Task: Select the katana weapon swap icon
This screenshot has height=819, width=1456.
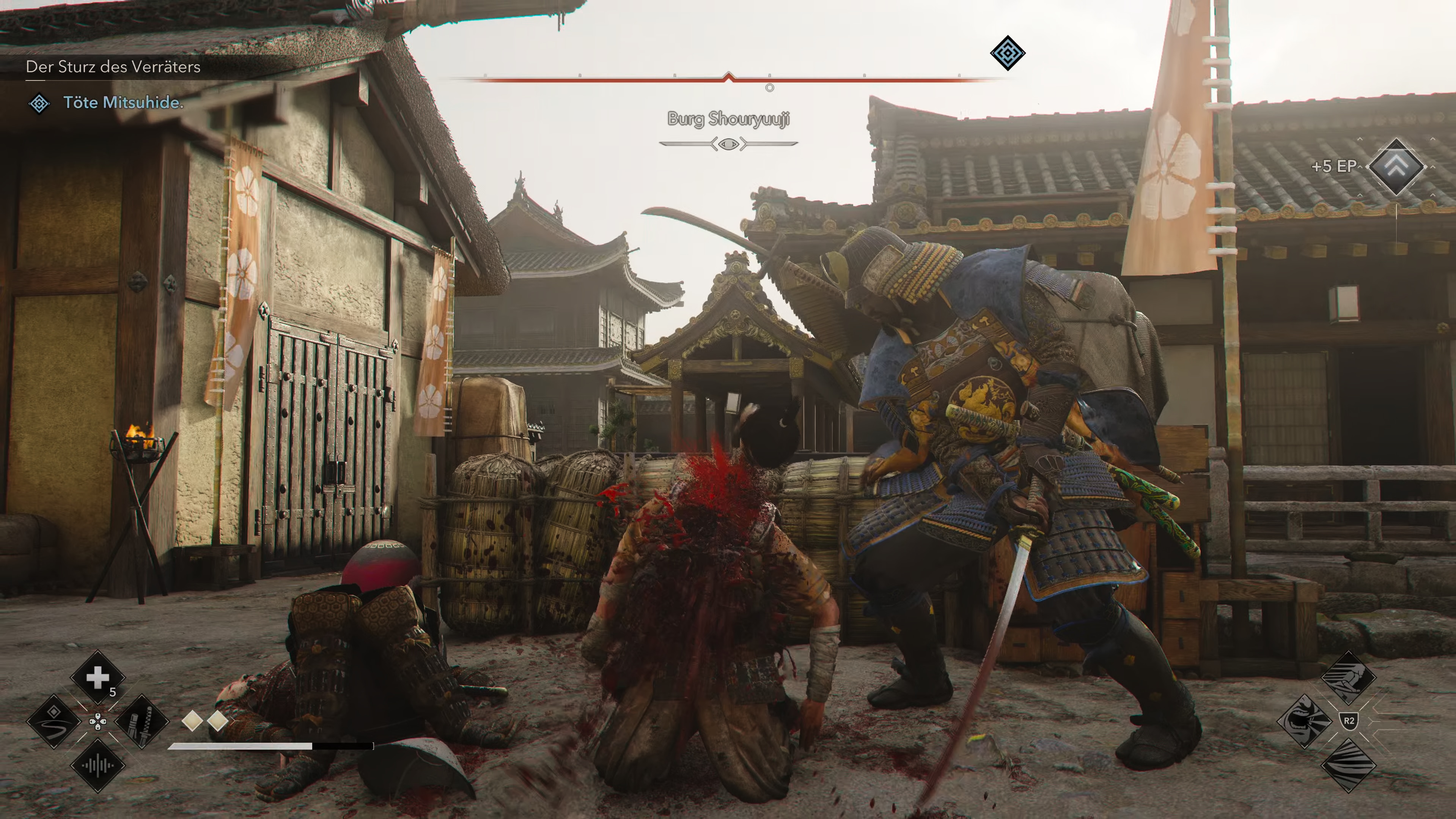Action: click(141, 721)
